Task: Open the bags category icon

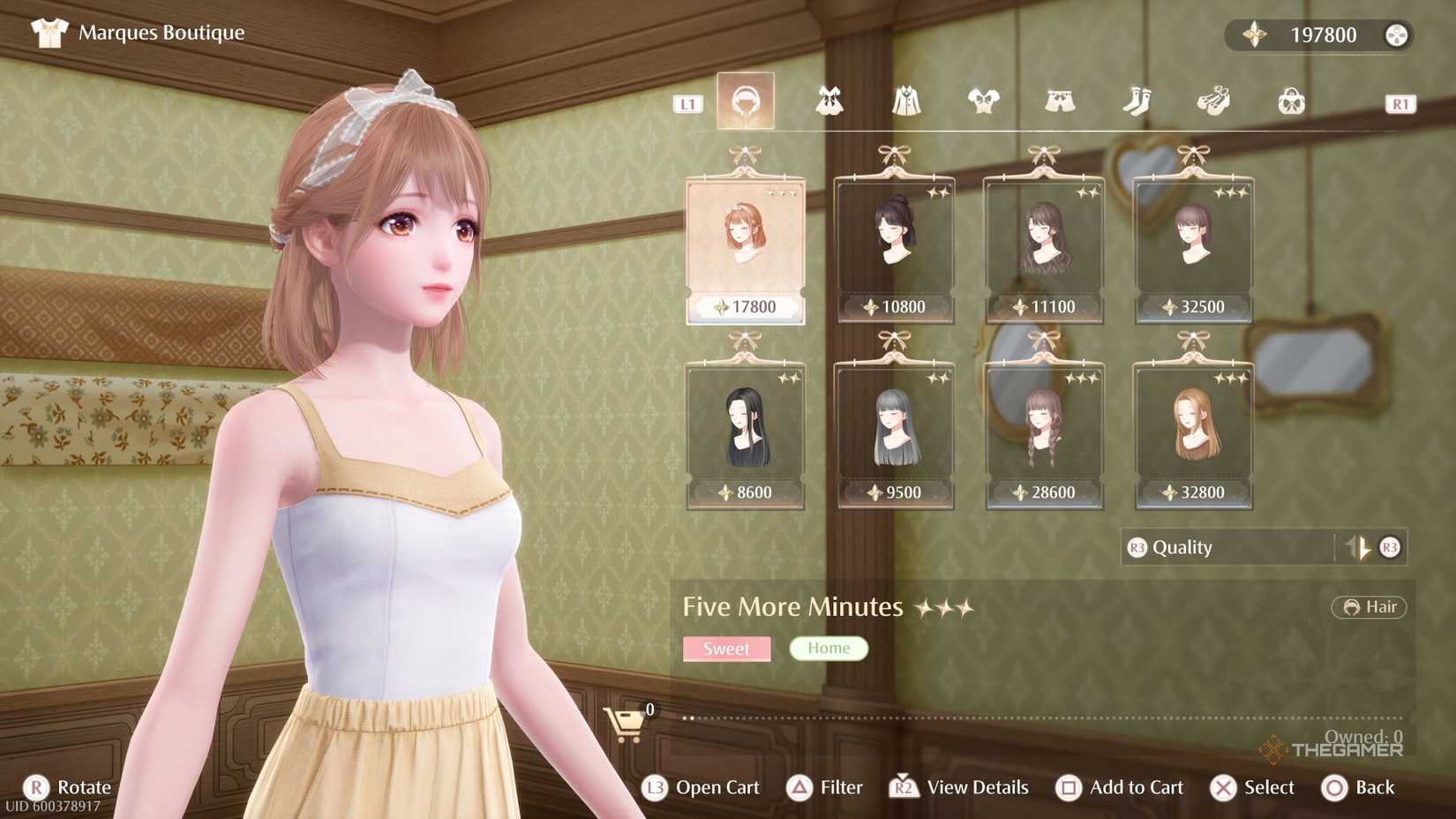Action: pos(1290,100)
